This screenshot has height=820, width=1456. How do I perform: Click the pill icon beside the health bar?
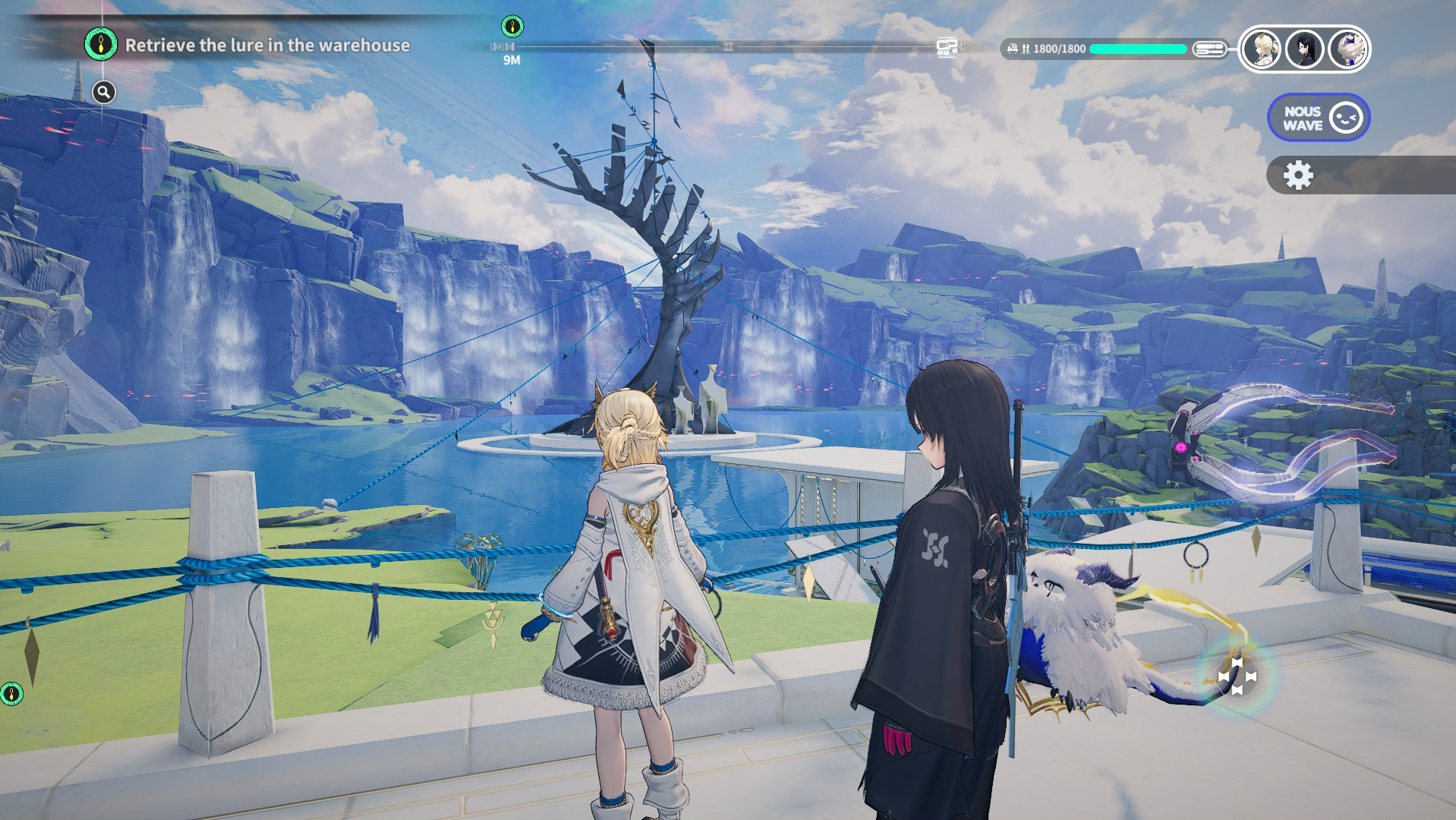click(1209, 49)
